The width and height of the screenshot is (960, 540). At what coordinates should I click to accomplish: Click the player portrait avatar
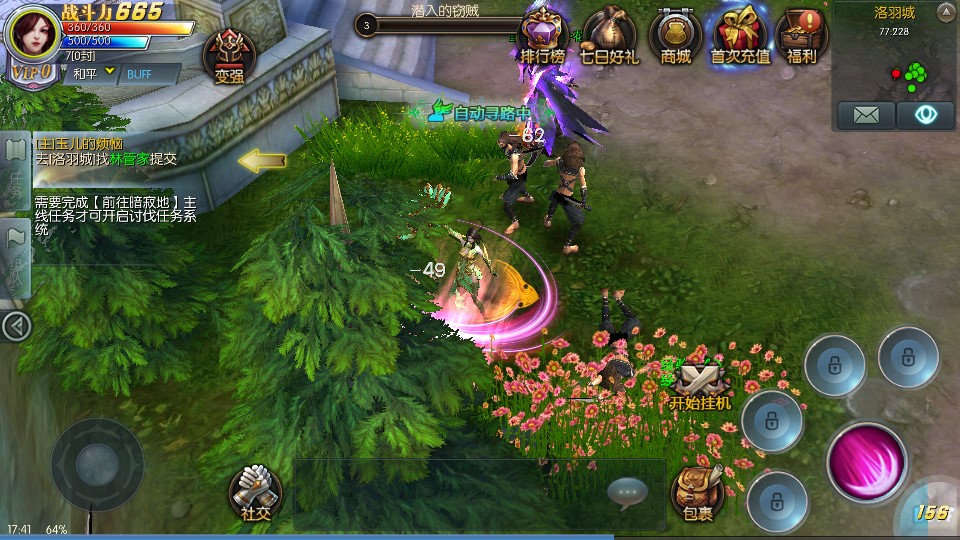click(x=34, y=36)
